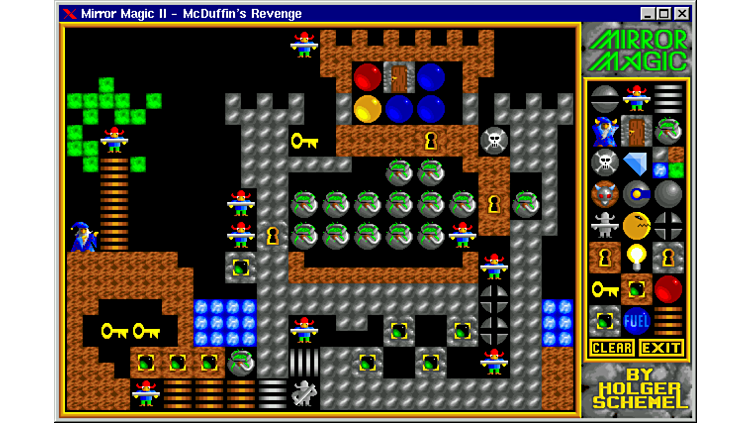The width and height of the screenshot is (752, 423).
Task: Pick the red ball palette tile
Action: pos(668,290)
